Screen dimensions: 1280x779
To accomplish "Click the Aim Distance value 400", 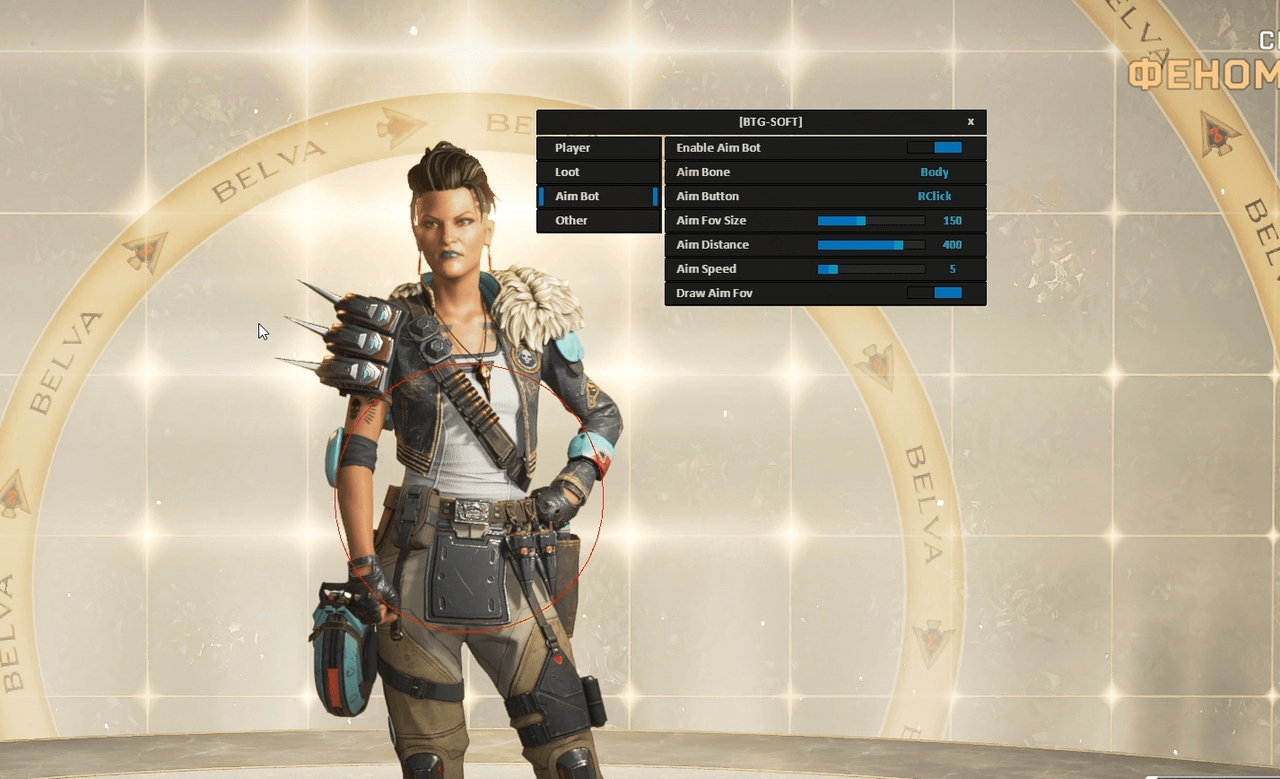I will click(951, 244).
